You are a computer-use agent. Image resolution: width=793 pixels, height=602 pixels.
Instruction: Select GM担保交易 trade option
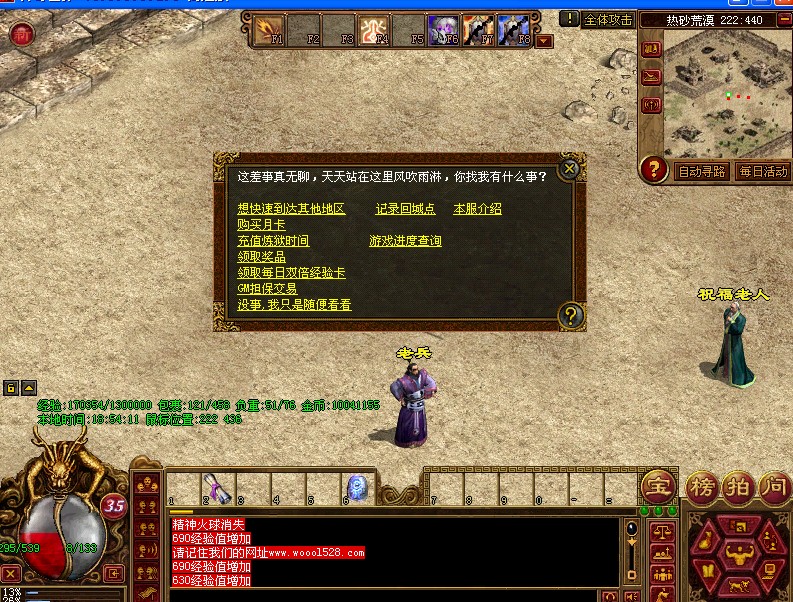click(x=267, y=289)
